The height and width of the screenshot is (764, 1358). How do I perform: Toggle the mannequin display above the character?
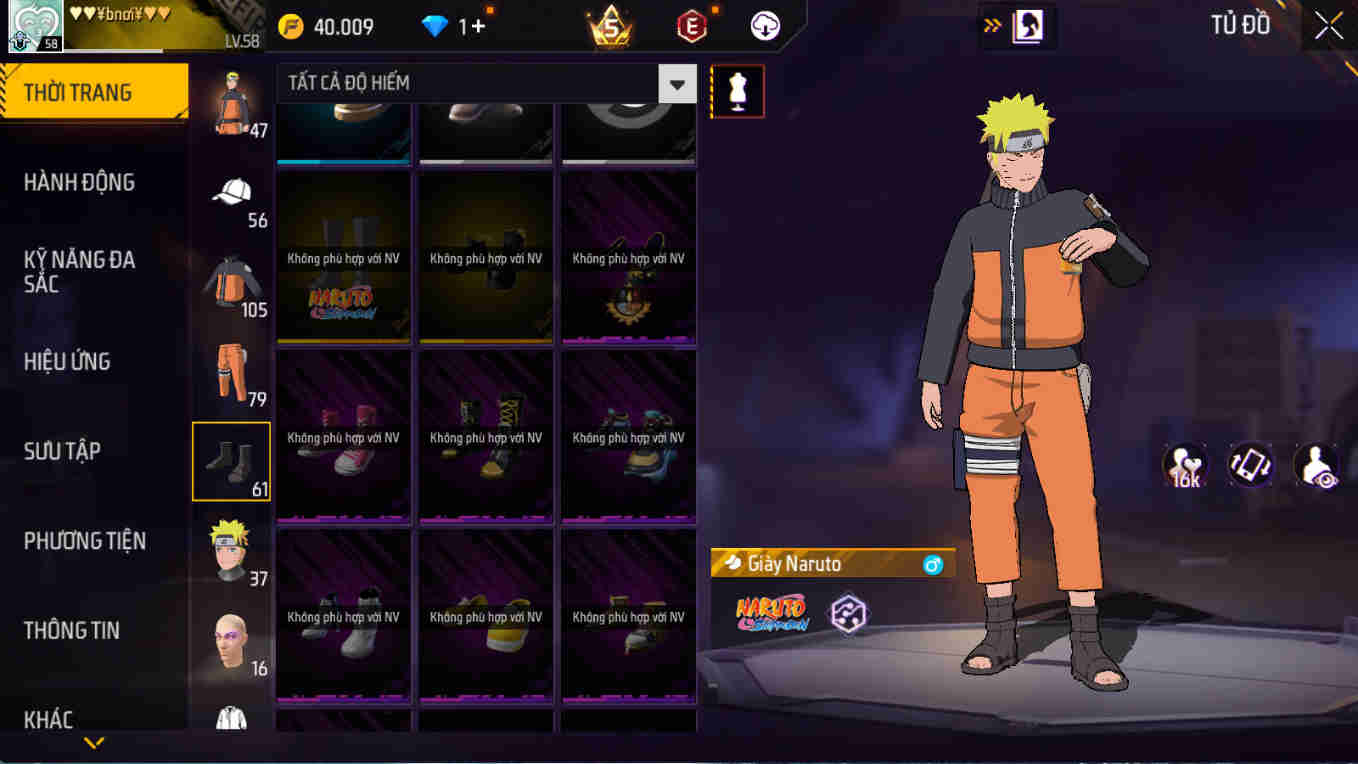click(x=737, y=90)
